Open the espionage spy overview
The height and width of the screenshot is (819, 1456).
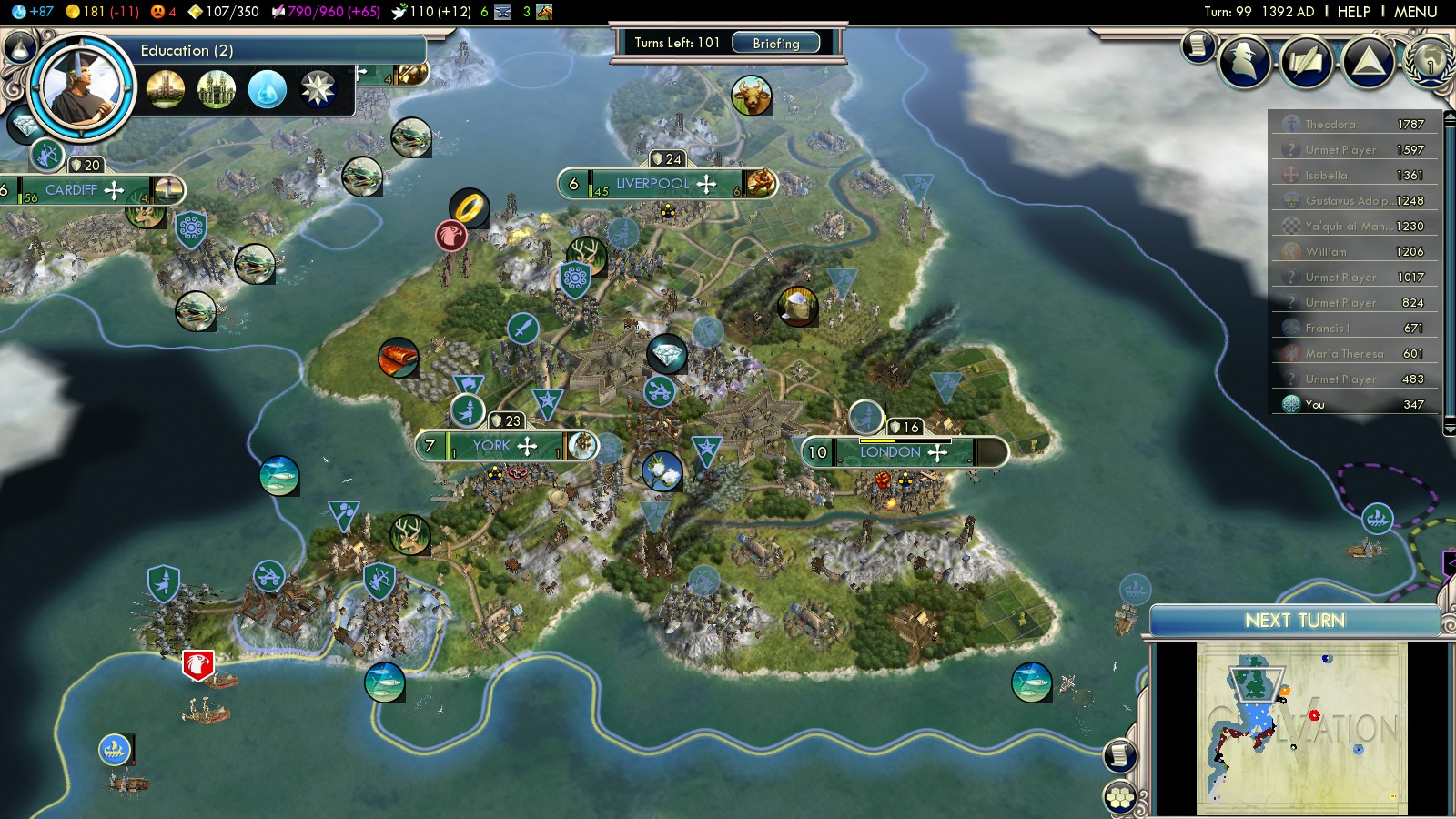pos(1243,61)
